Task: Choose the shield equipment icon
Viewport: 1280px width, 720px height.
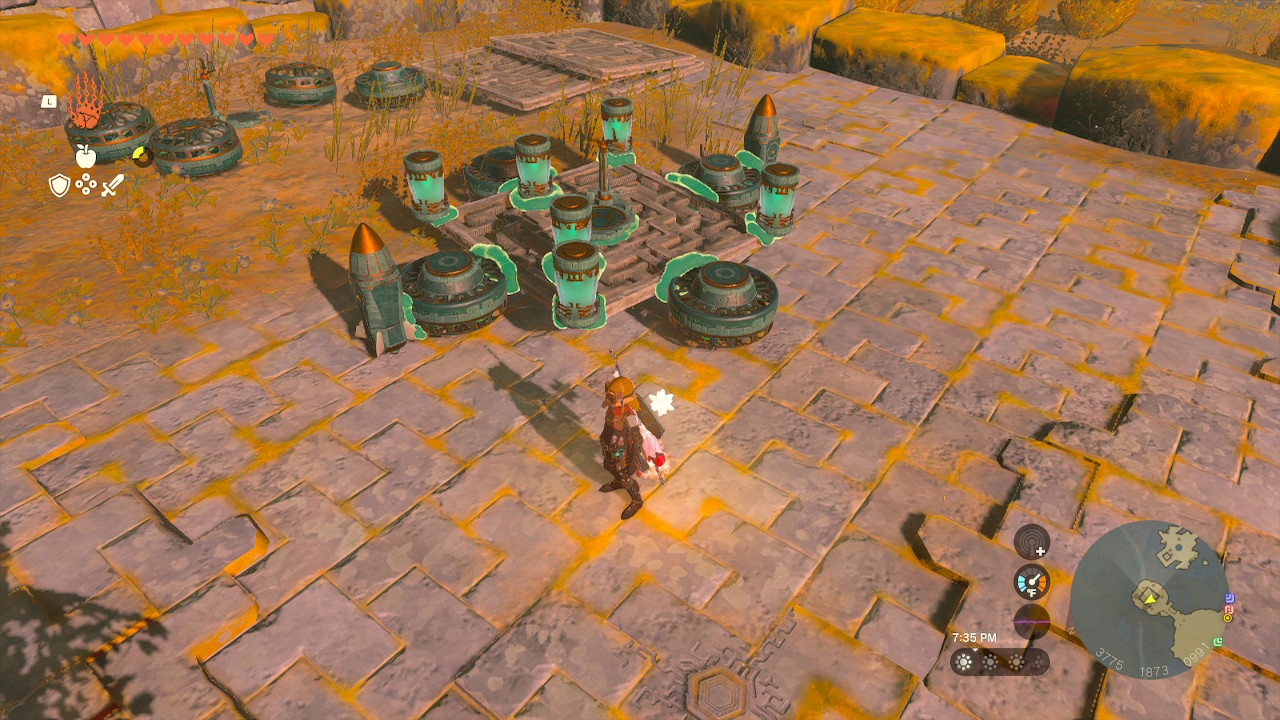Action: 60,185
